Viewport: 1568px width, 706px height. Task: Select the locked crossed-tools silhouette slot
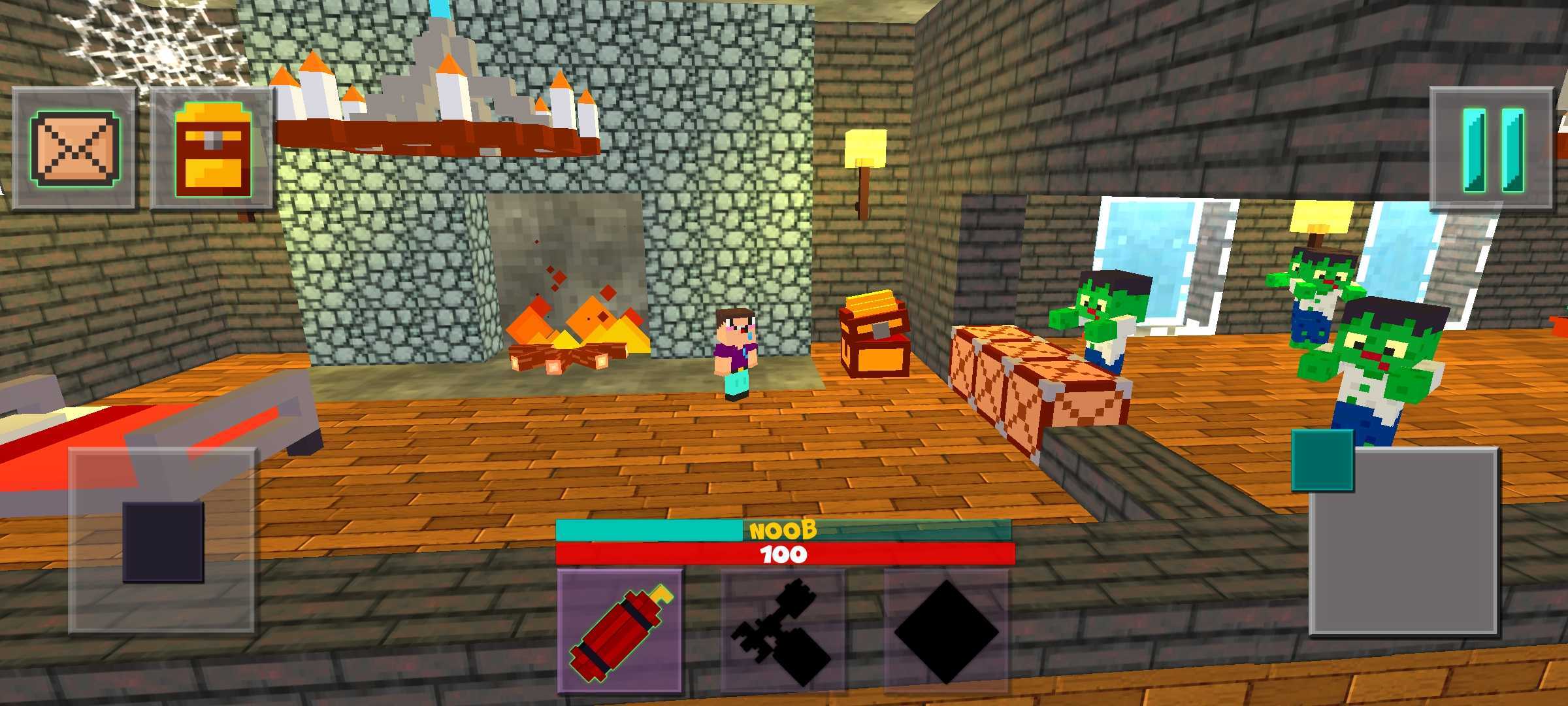(783, 631)
